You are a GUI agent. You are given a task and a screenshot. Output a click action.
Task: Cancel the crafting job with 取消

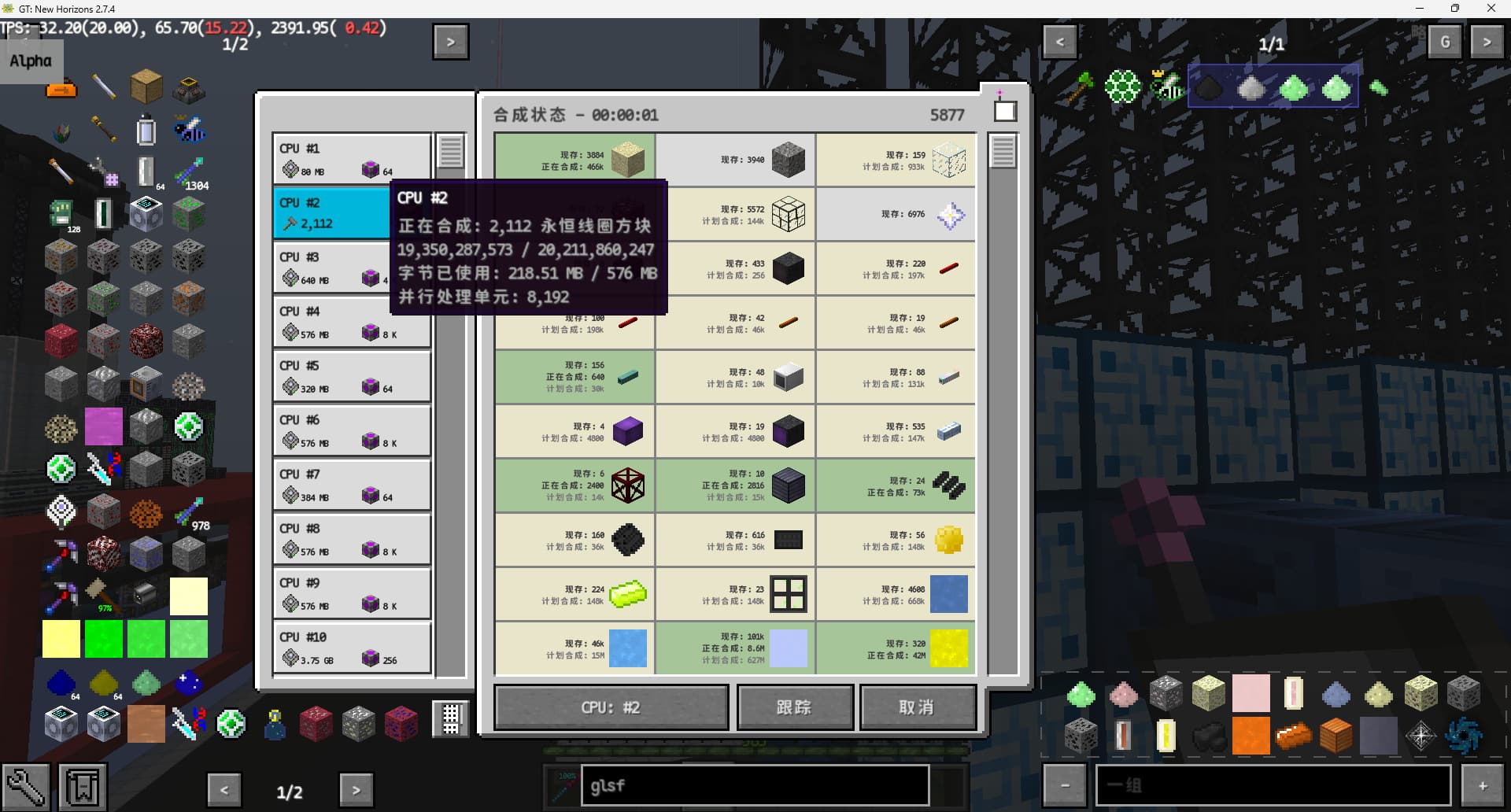point(917,707)
